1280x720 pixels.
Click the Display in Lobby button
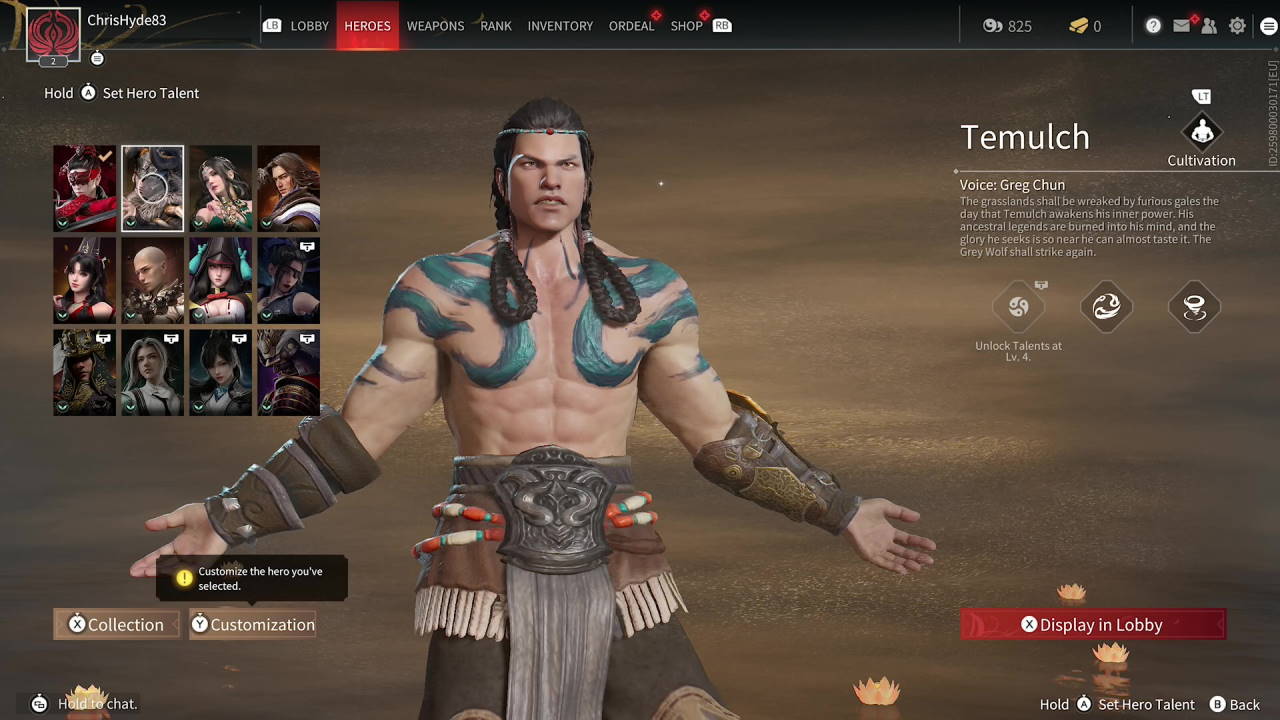(x=1093, y=625)
